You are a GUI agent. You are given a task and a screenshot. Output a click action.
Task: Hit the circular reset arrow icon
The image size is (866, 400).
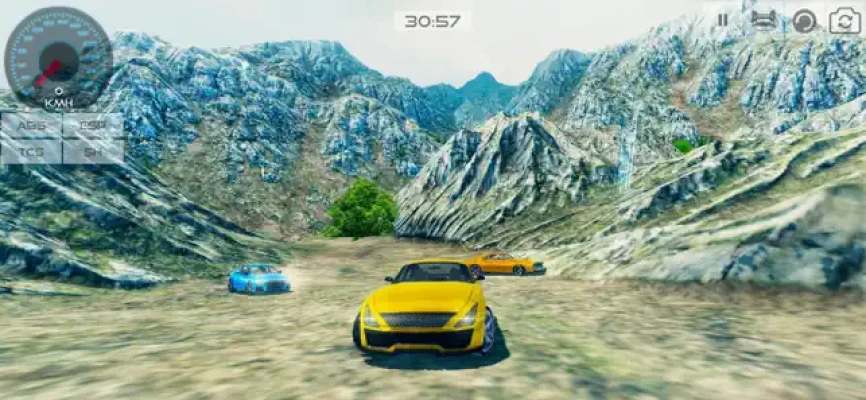(804, 20)
